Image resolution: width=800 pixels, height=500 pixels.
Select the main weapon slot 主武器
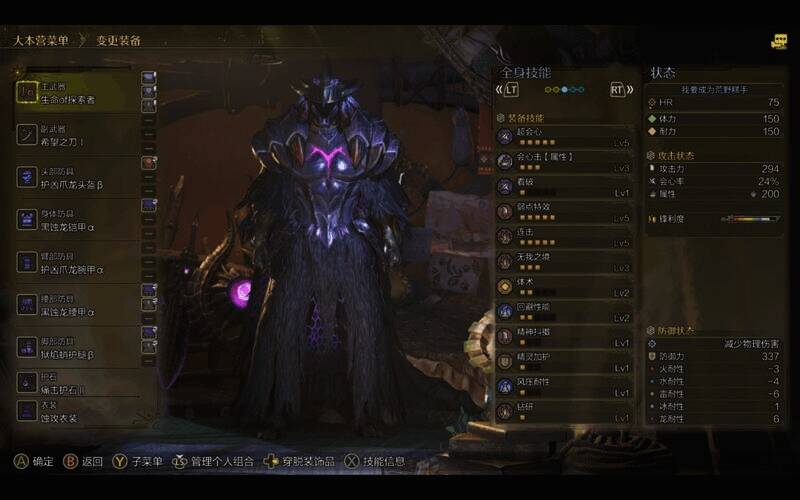80,93
